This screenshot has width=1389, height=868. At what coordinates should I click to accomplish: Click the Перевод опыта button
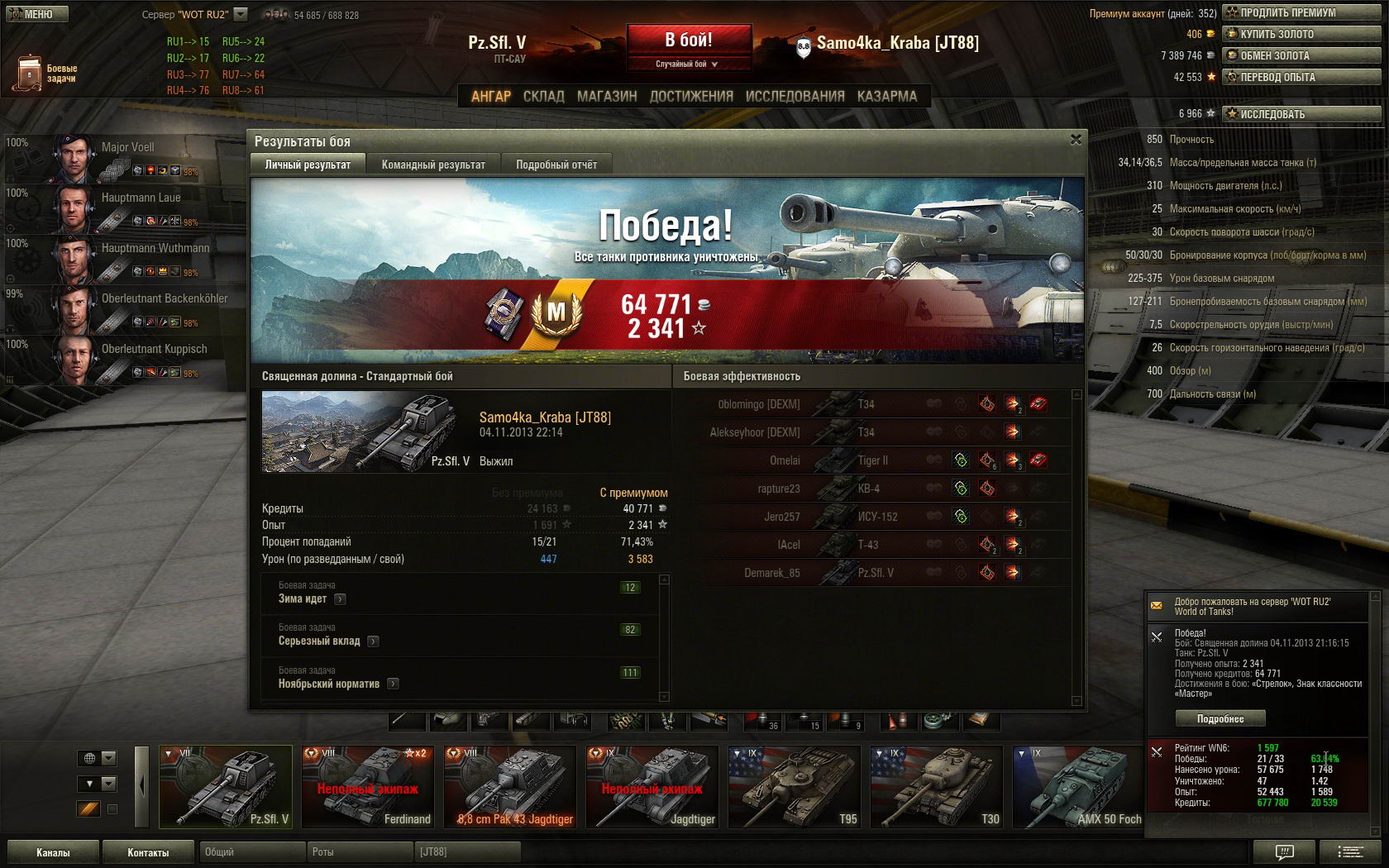click(1302, 77)
